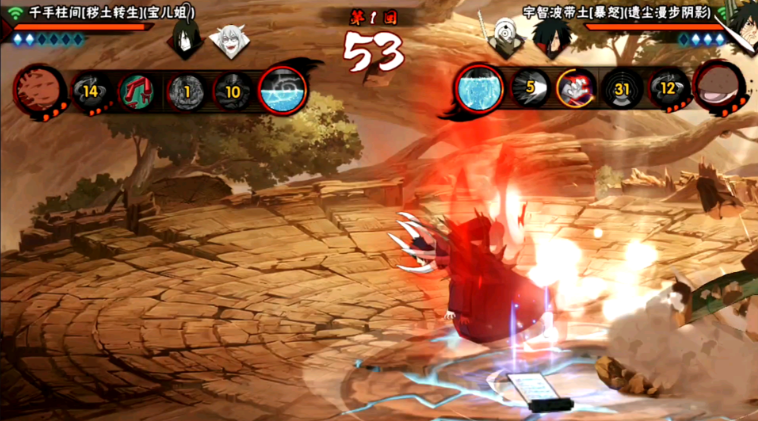Trigger Obito's glowing blue ultimate icon
758x421 pixels.
(x=480, y=91)
